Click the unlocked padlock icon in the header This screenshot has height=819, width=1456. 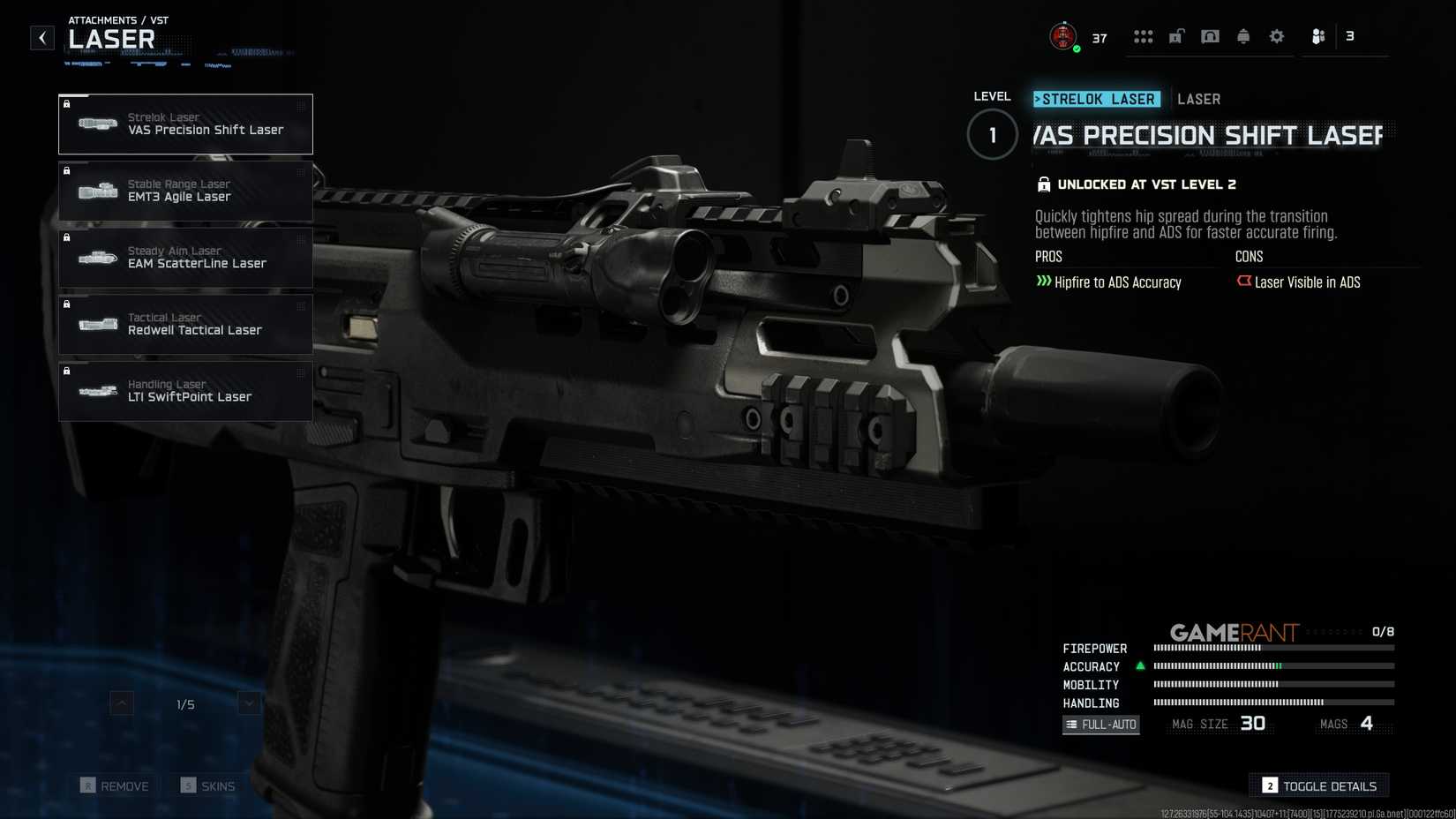pyautogui.click(x=1176, y=36)
